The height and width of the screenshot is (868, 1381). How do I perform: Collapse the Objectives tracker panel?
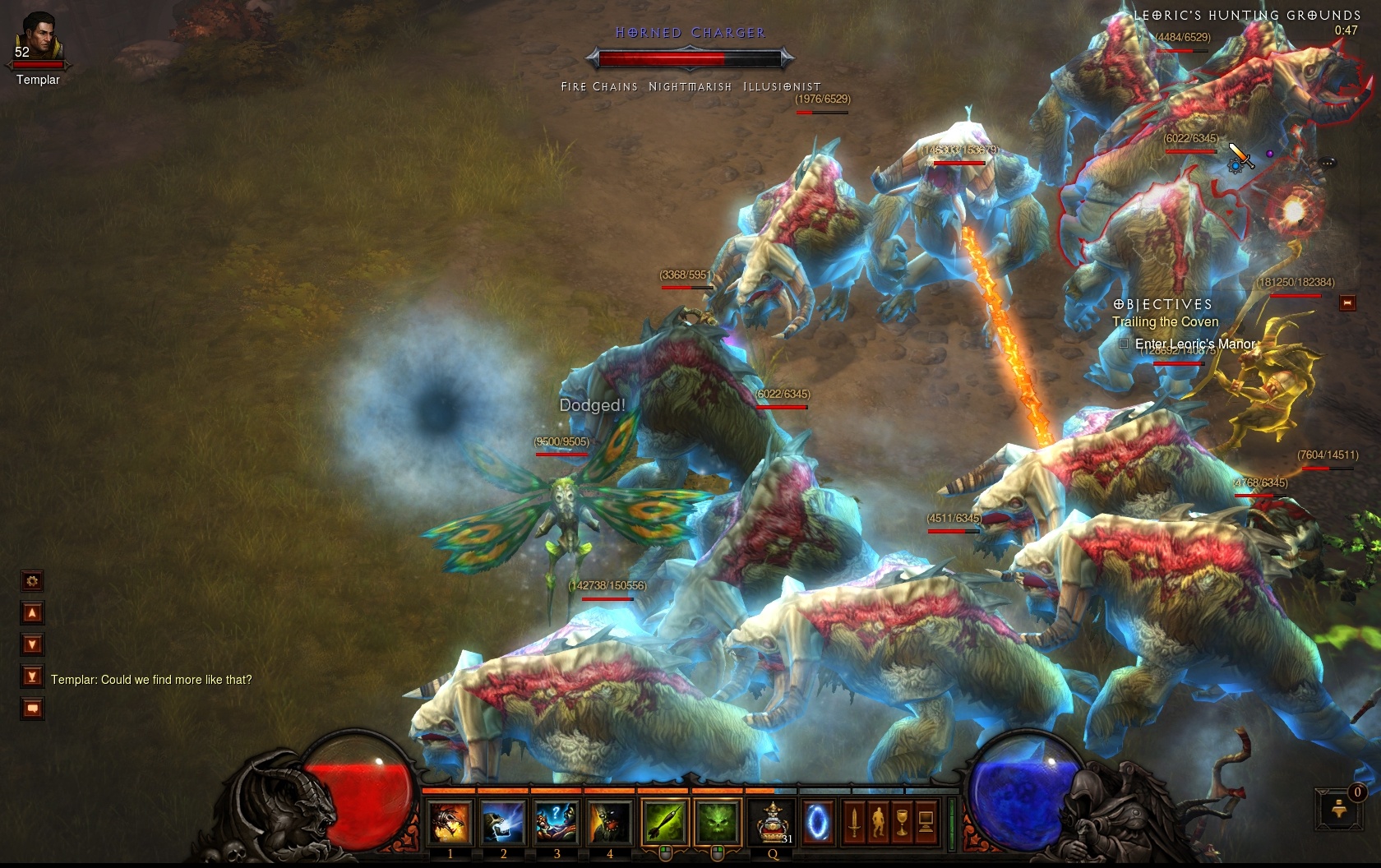click(1347, 303)
